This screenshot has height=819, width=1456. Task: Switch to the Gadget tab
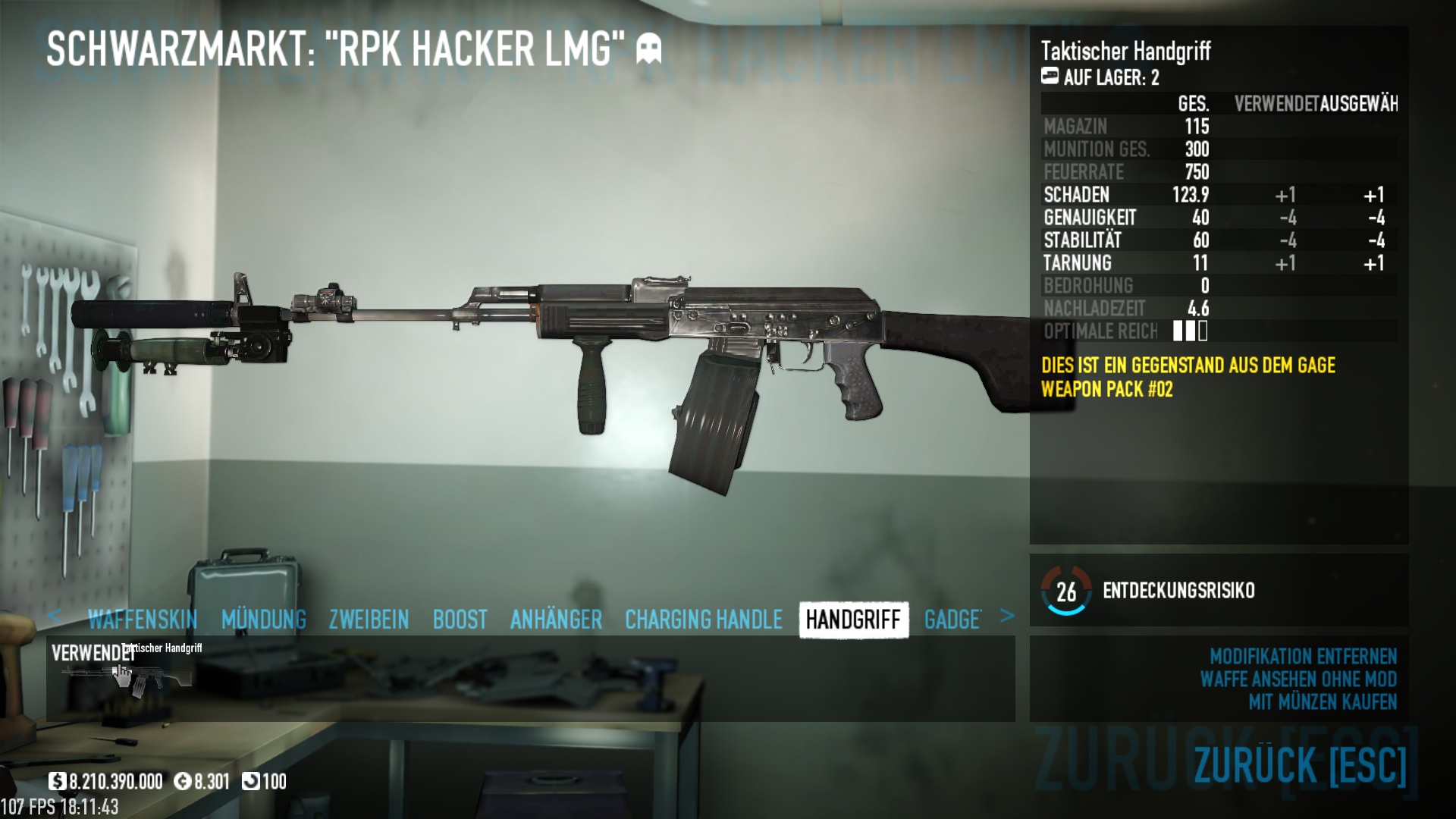point(952,620)
